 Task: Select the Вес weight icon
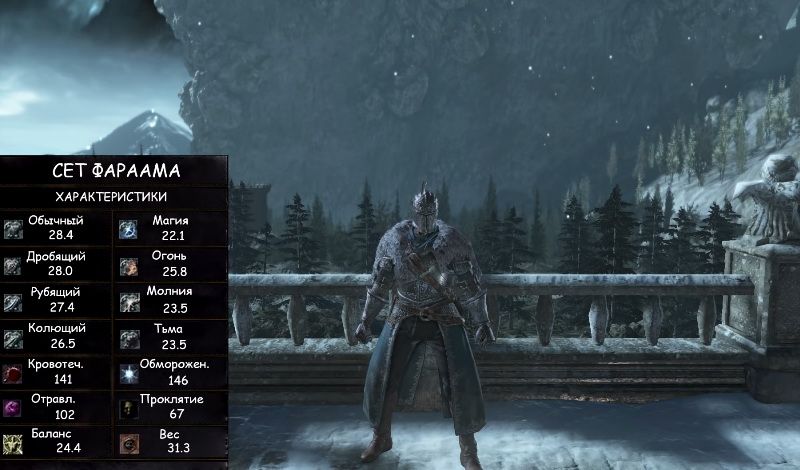pos(129,443)
